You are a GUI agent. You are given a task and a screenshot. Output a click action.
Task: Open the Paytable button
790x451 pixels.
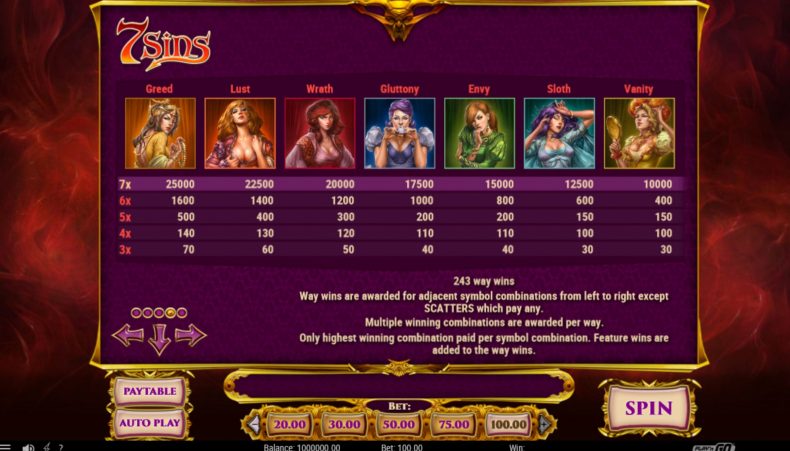(x=149, y=391)
